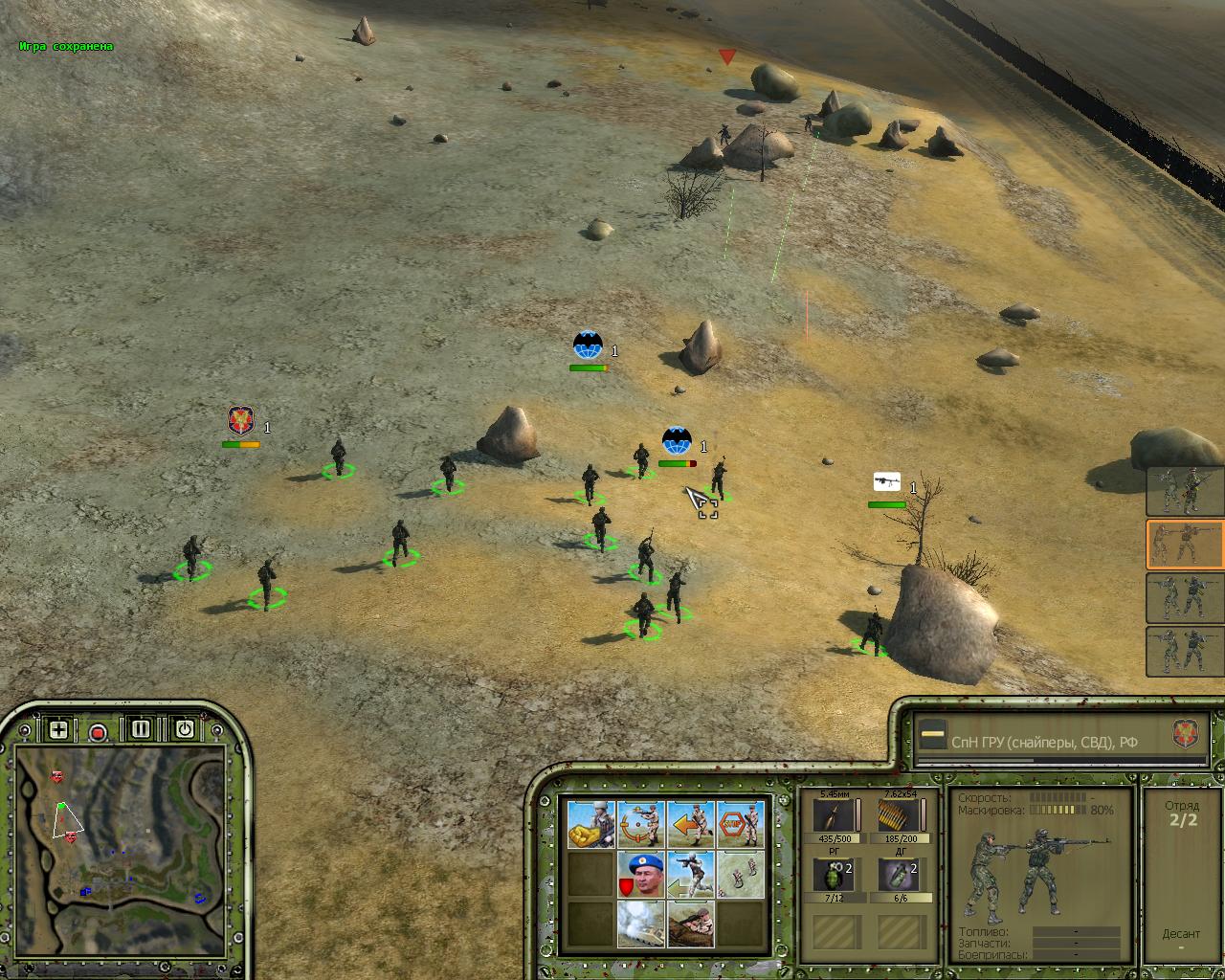1225x980 pixels.
Task: Click the blue beret commander icon
Action: pos(641,875)
